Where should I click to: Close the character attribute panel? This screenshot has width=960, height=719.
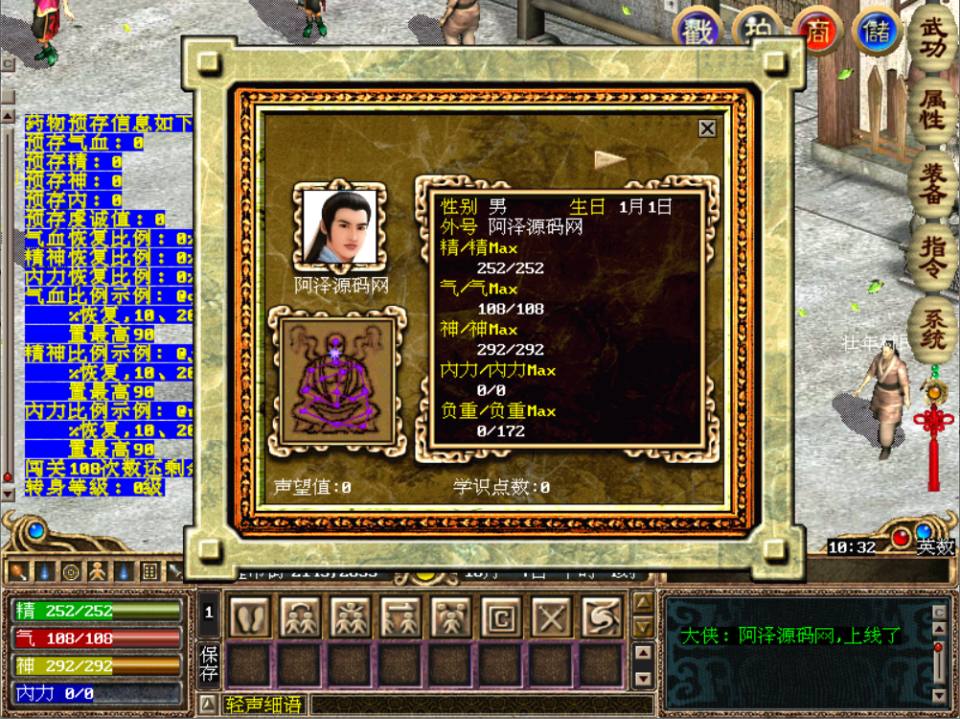[707, 128]
